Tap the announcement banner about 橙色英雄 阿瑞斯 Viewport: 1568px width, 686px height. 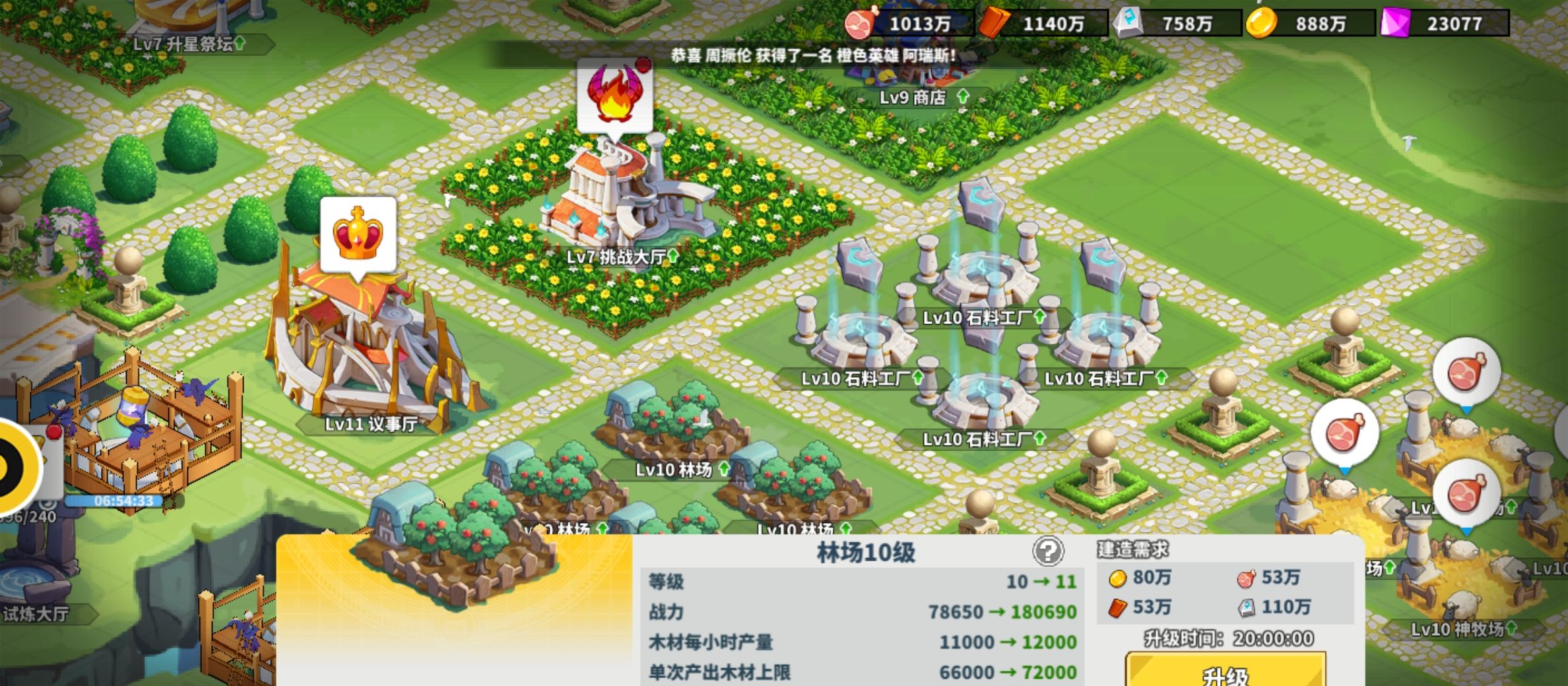[x=812, y=57]
